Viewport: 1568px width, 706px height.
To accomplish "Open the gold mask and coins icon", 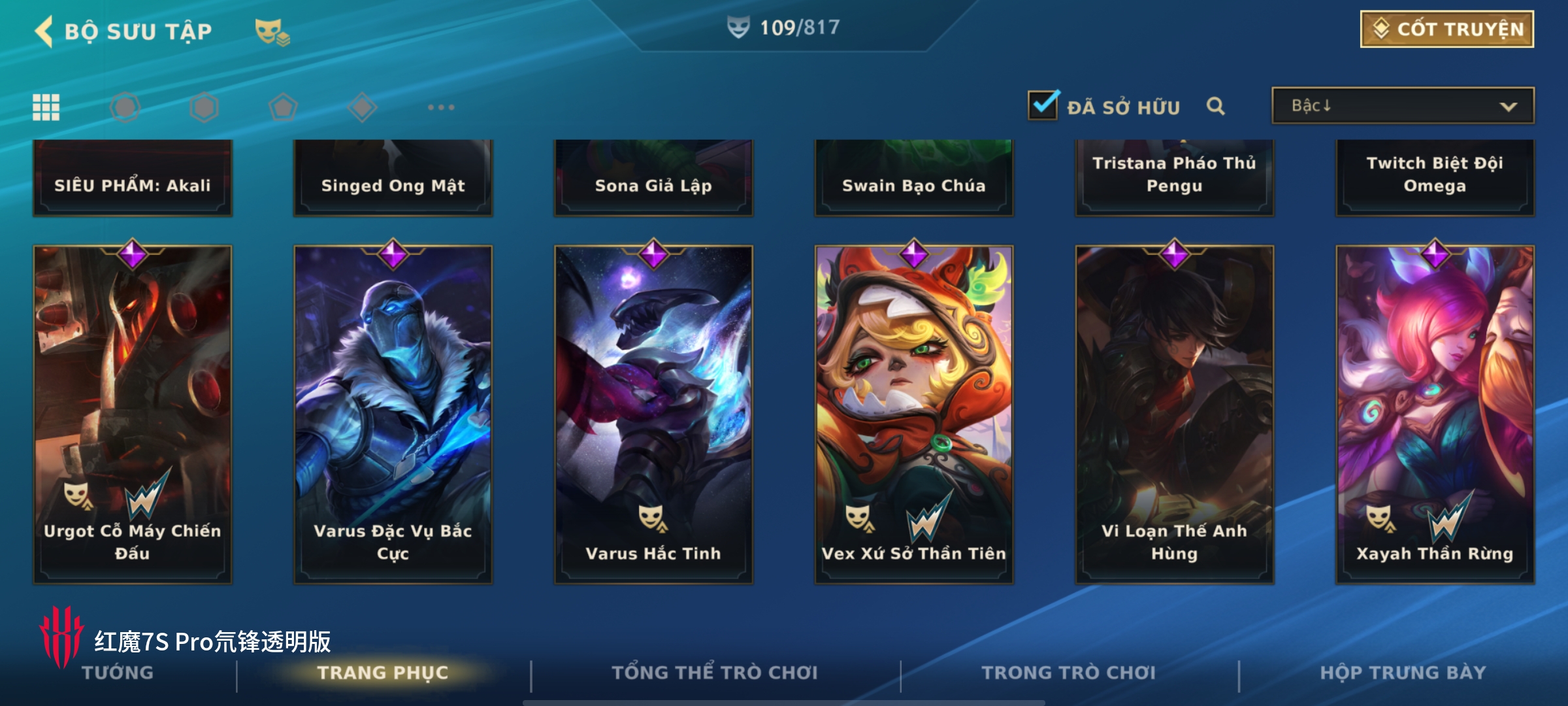I will tap(272, 31).
